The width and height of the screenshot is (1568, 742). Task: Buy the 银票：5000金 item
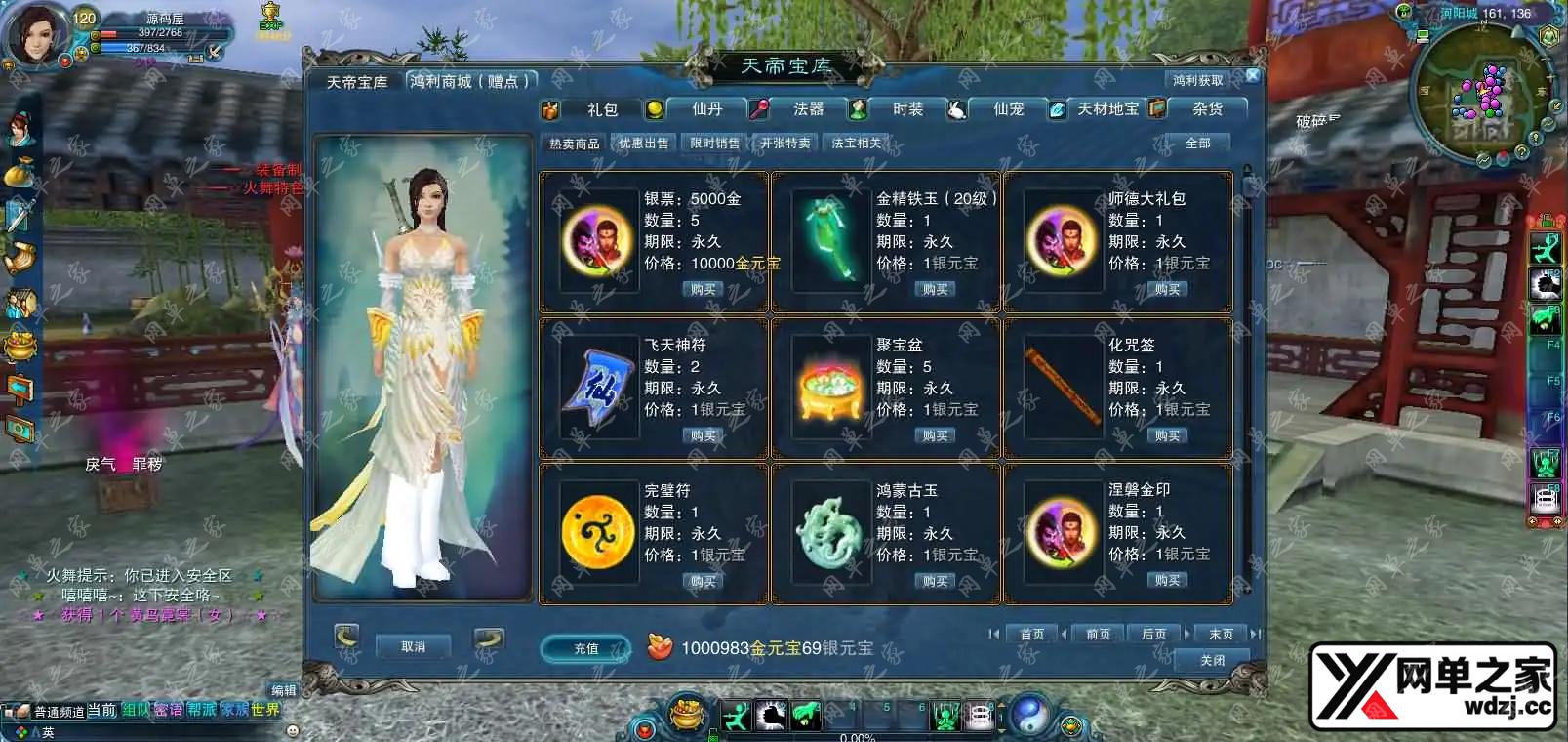click(703, 290)
